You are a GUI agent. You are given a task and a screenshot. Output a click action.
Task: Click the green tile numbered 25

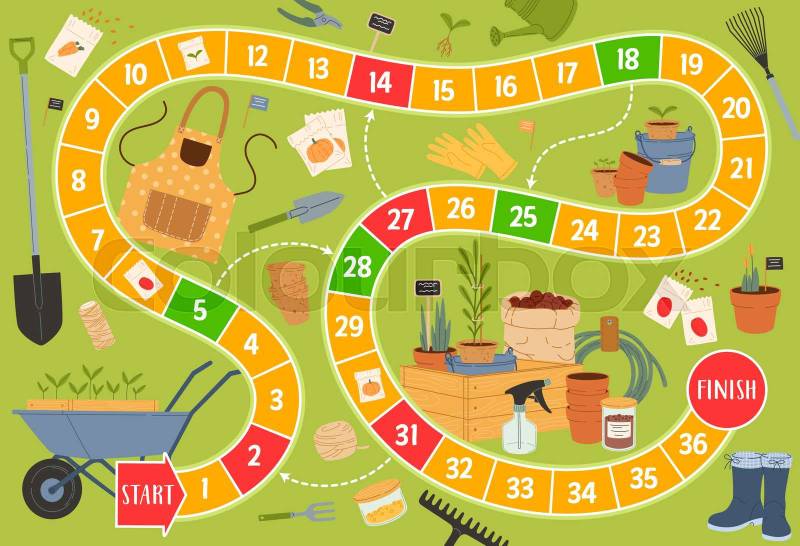pyautogui.click(x=523, y=214)
